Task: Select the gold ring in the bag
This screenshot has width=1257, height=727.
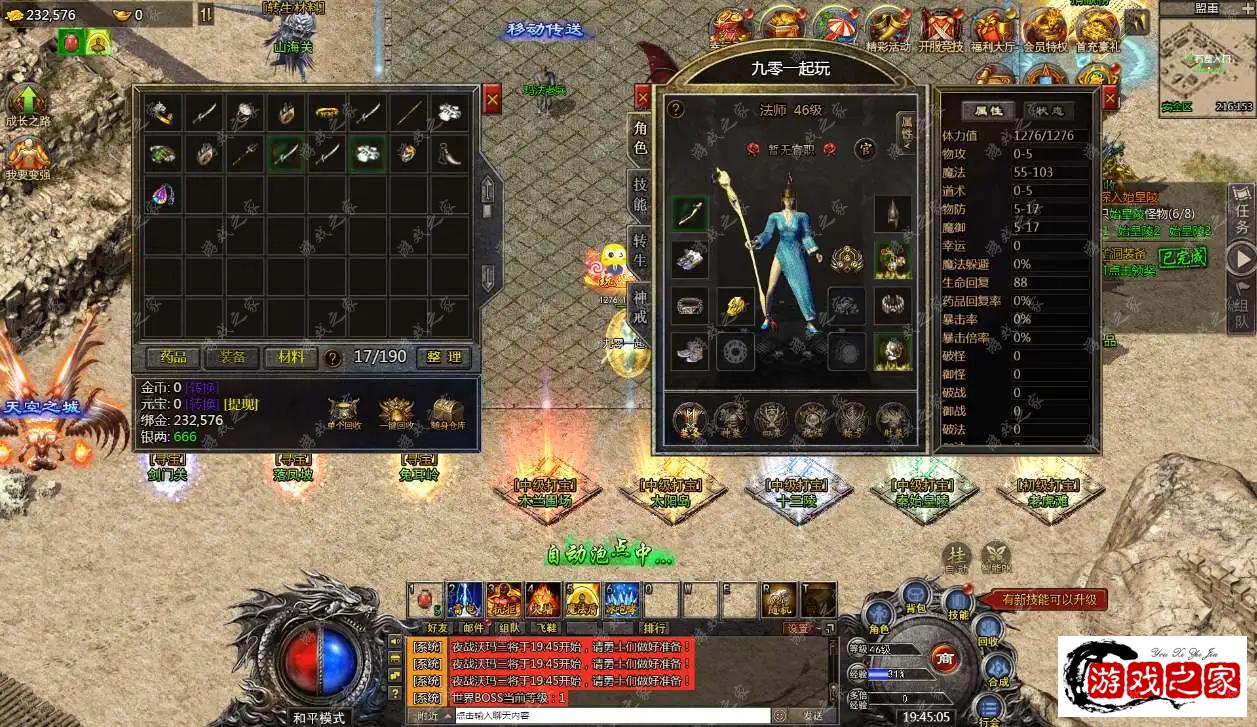Action: click(x=326, y=113)
